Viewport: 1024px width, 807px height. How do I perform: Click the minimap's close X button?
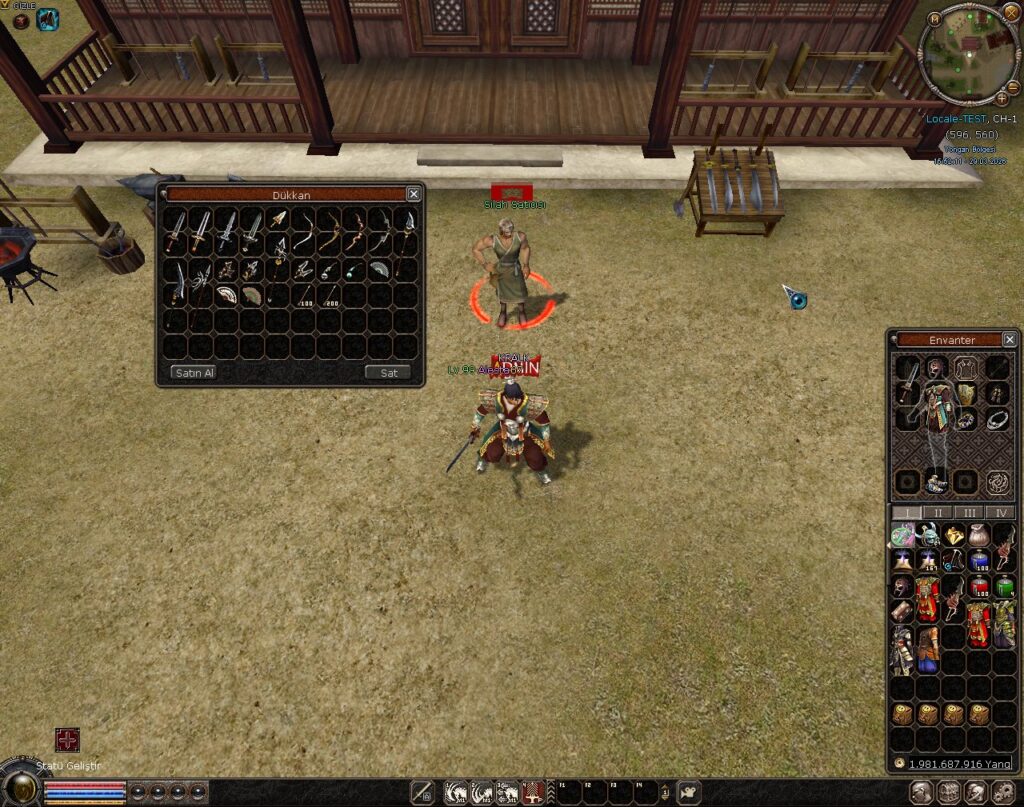pos(1012,12)
